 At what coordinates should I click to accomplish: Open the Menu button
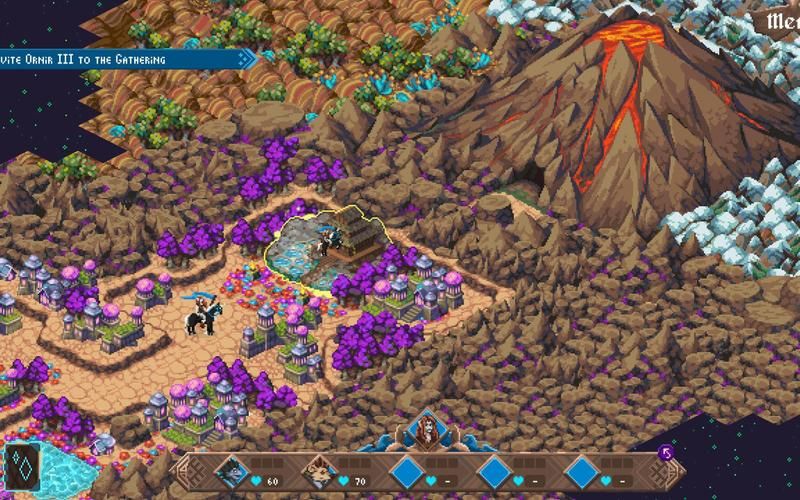pos(782,22)
